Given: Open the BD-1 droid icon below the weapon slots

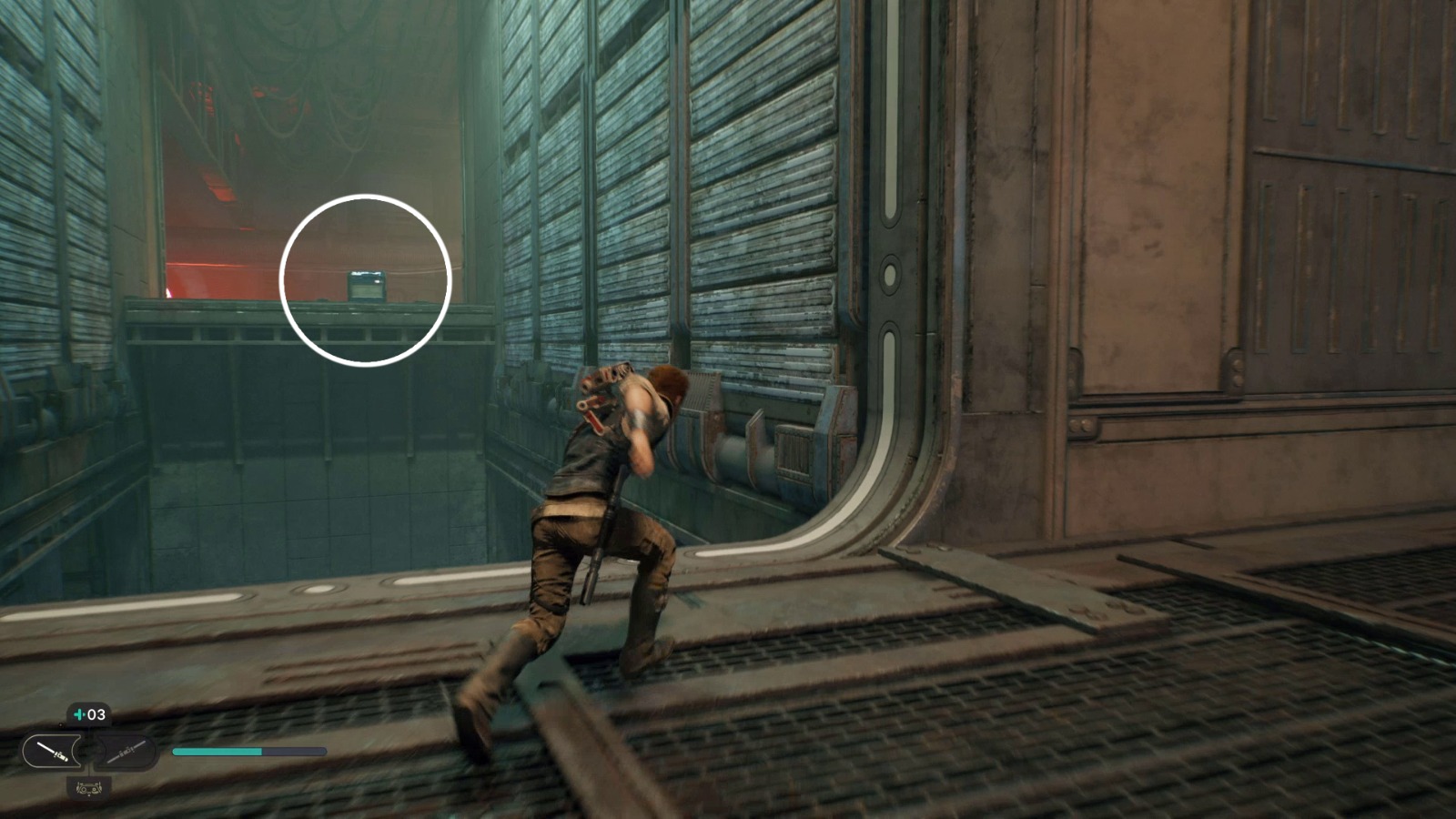Looking at the screenshot, I should click(89, 790).
